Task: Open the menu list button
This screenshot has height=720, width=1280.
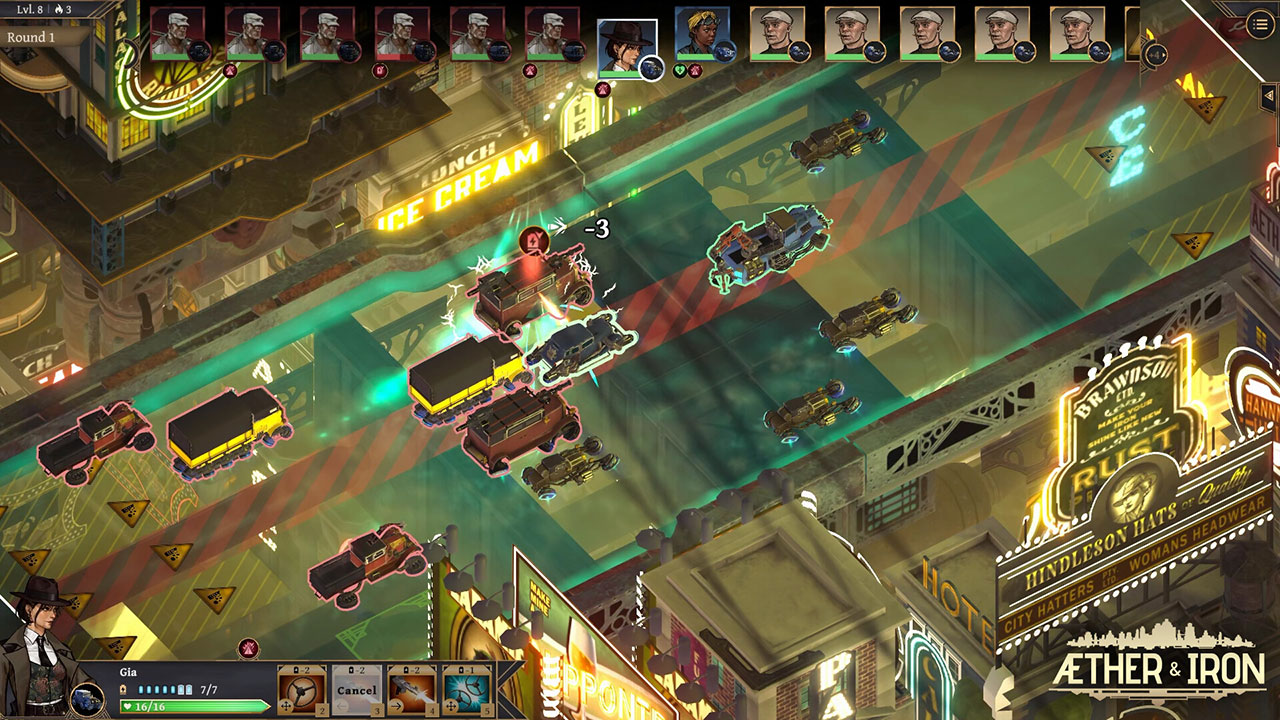Action: [x=1260, y=24]
